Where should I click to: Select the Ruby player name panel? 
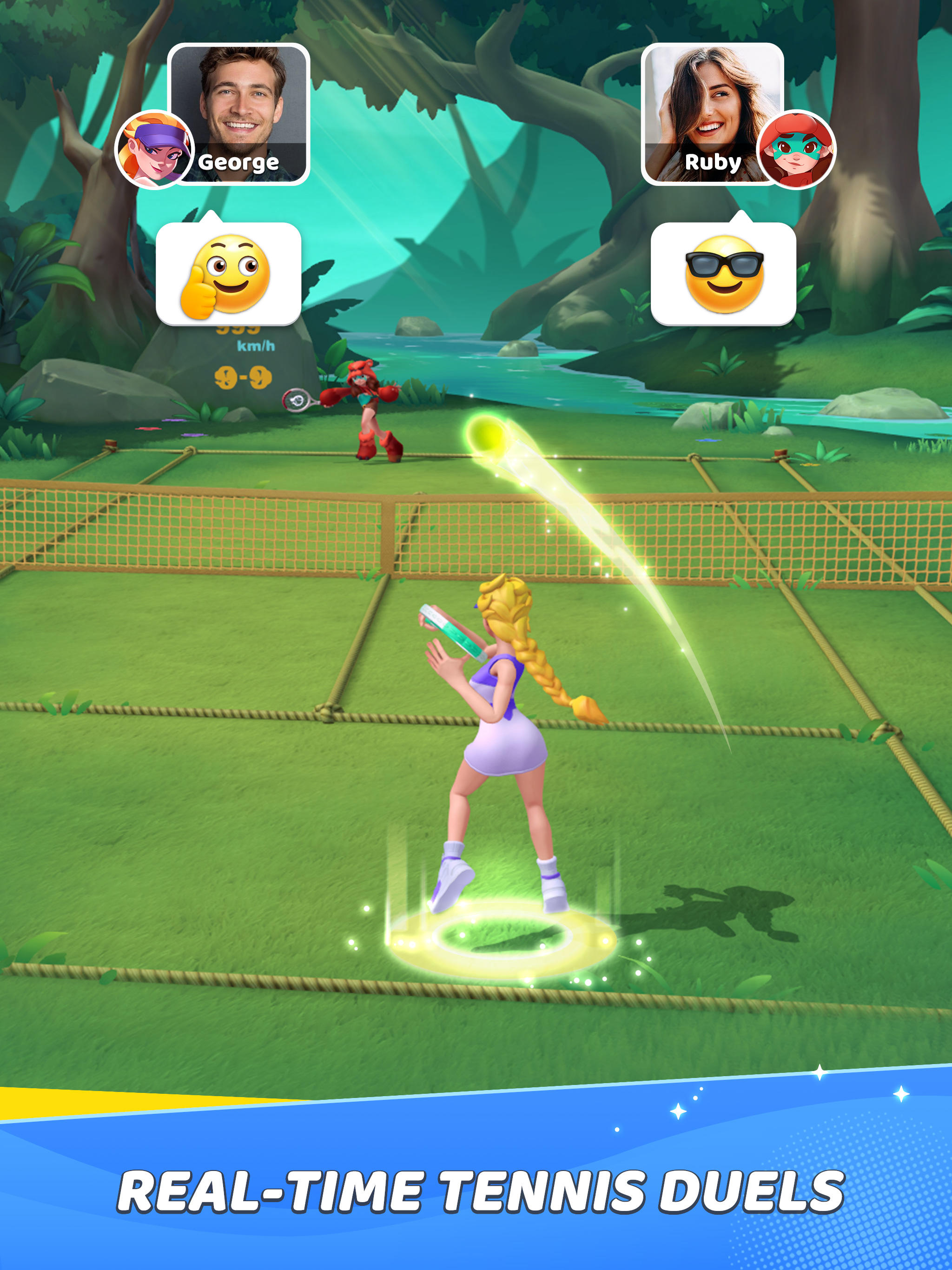712,163
